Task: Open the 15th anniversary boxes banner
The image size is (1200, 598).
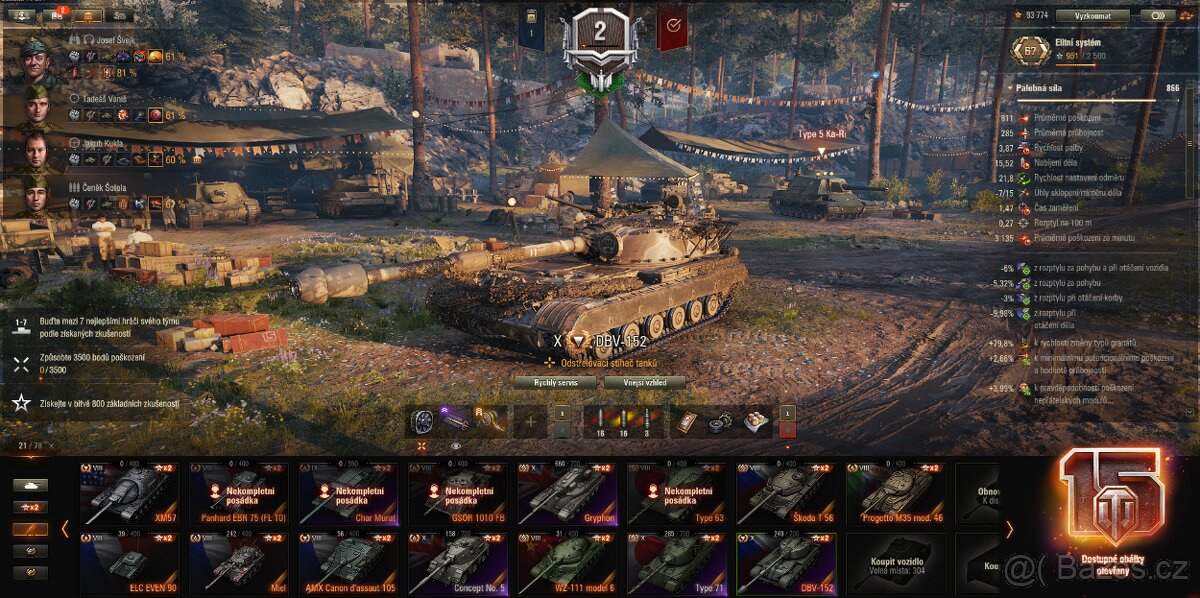Action: (x=1112, y=508)
